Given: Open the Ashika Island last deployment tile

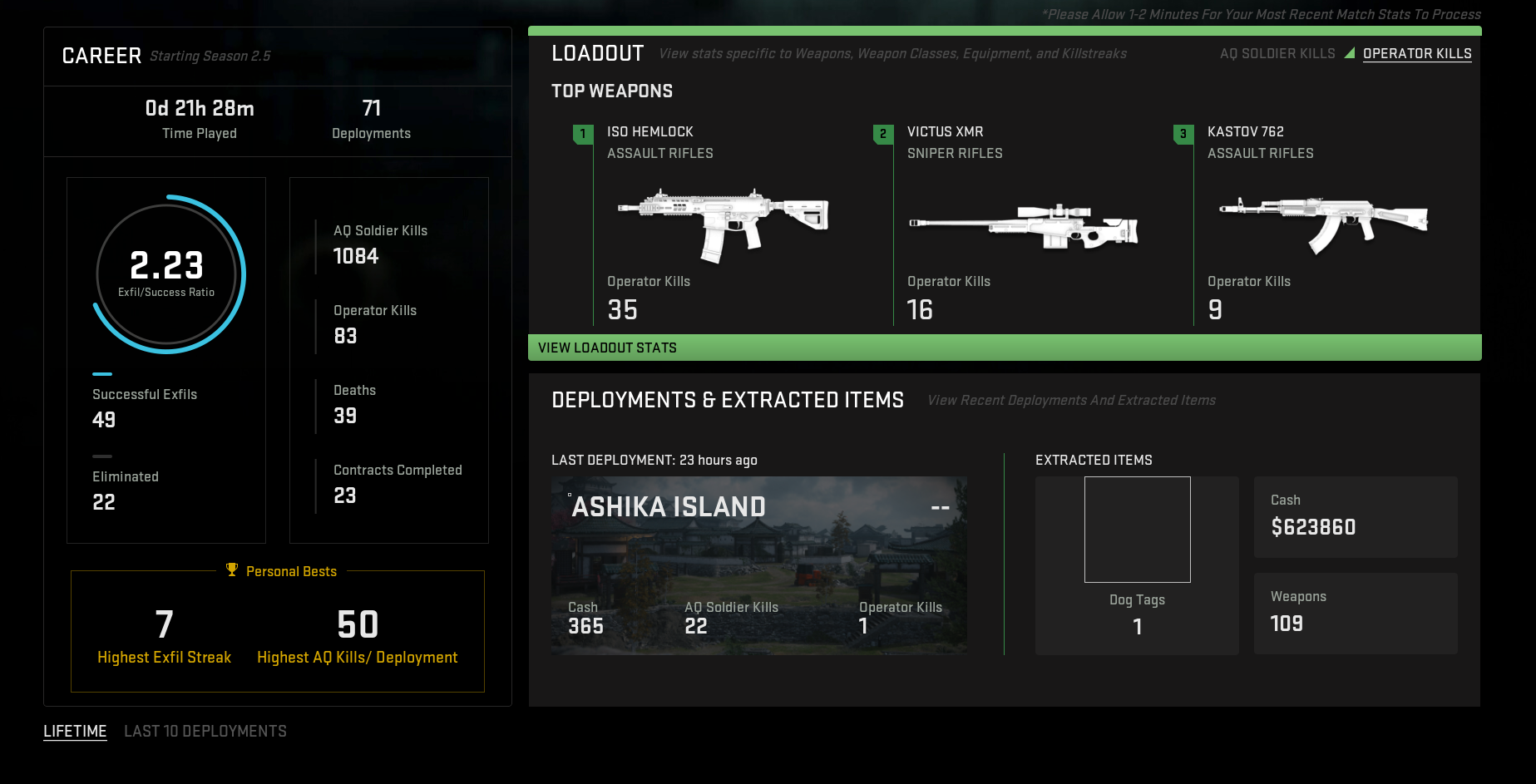Looking at the screenshot, I should click(x=758, y=565).
